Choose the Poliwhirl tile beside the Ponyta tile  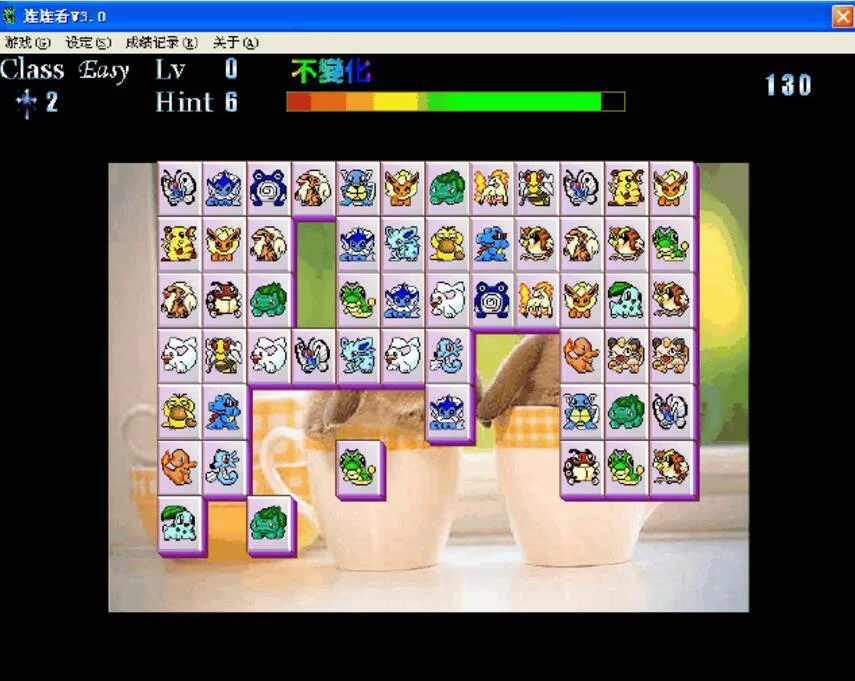(x=492, y=298)
